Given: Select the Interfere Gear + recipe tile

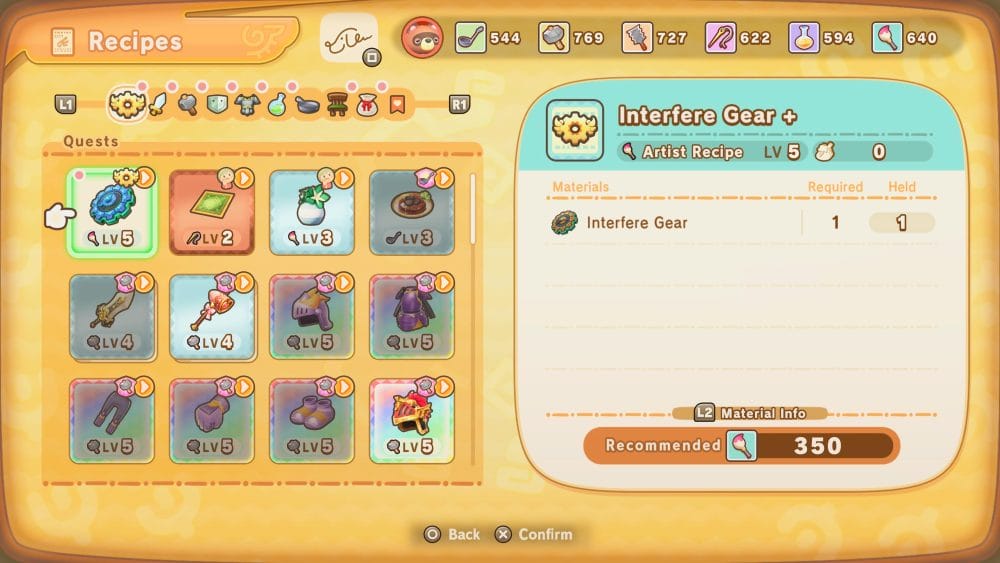Looking at the screenshot, I should pos(111,212).
